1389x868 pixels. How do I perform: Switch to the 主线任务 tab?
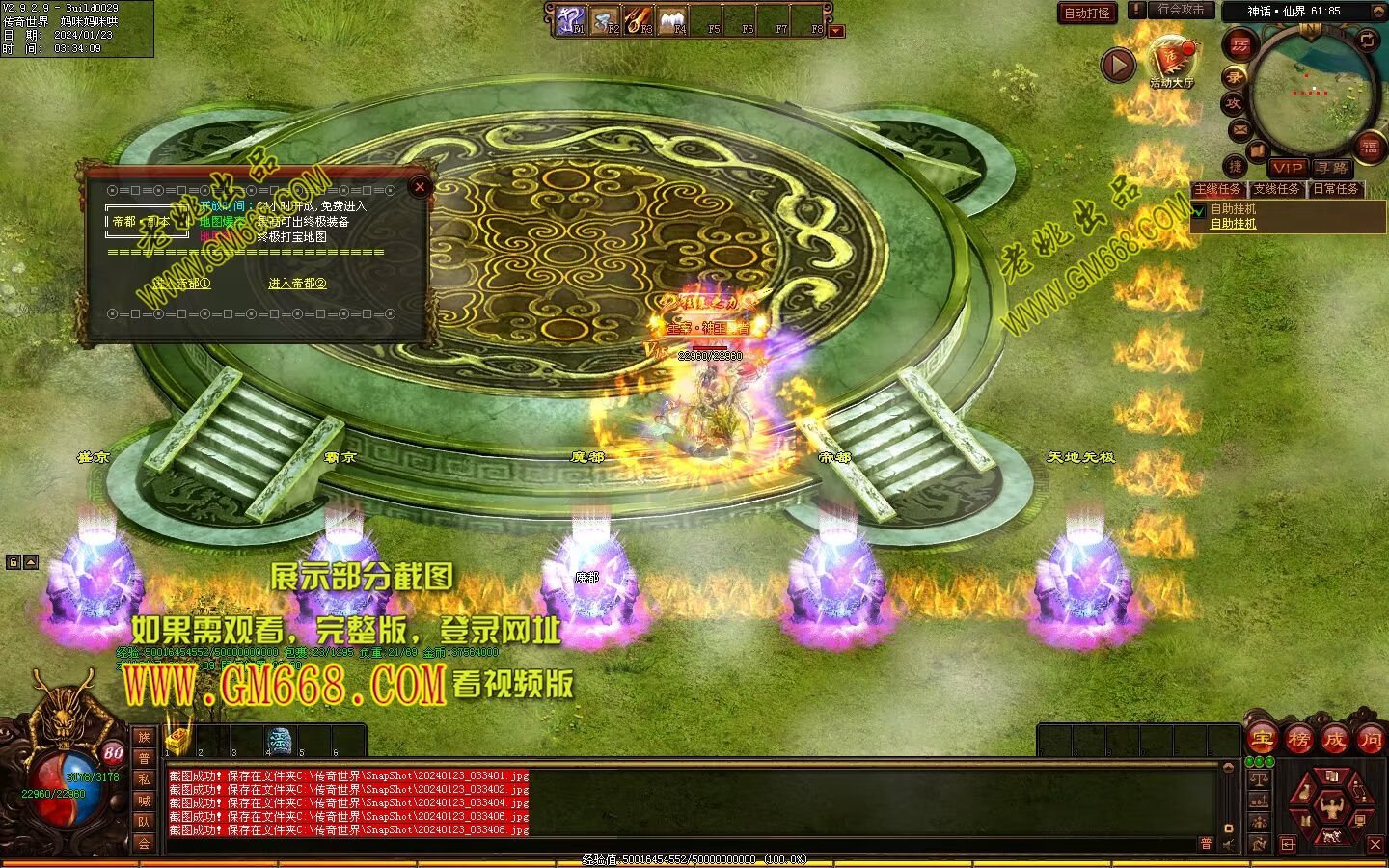[1218, 189]
